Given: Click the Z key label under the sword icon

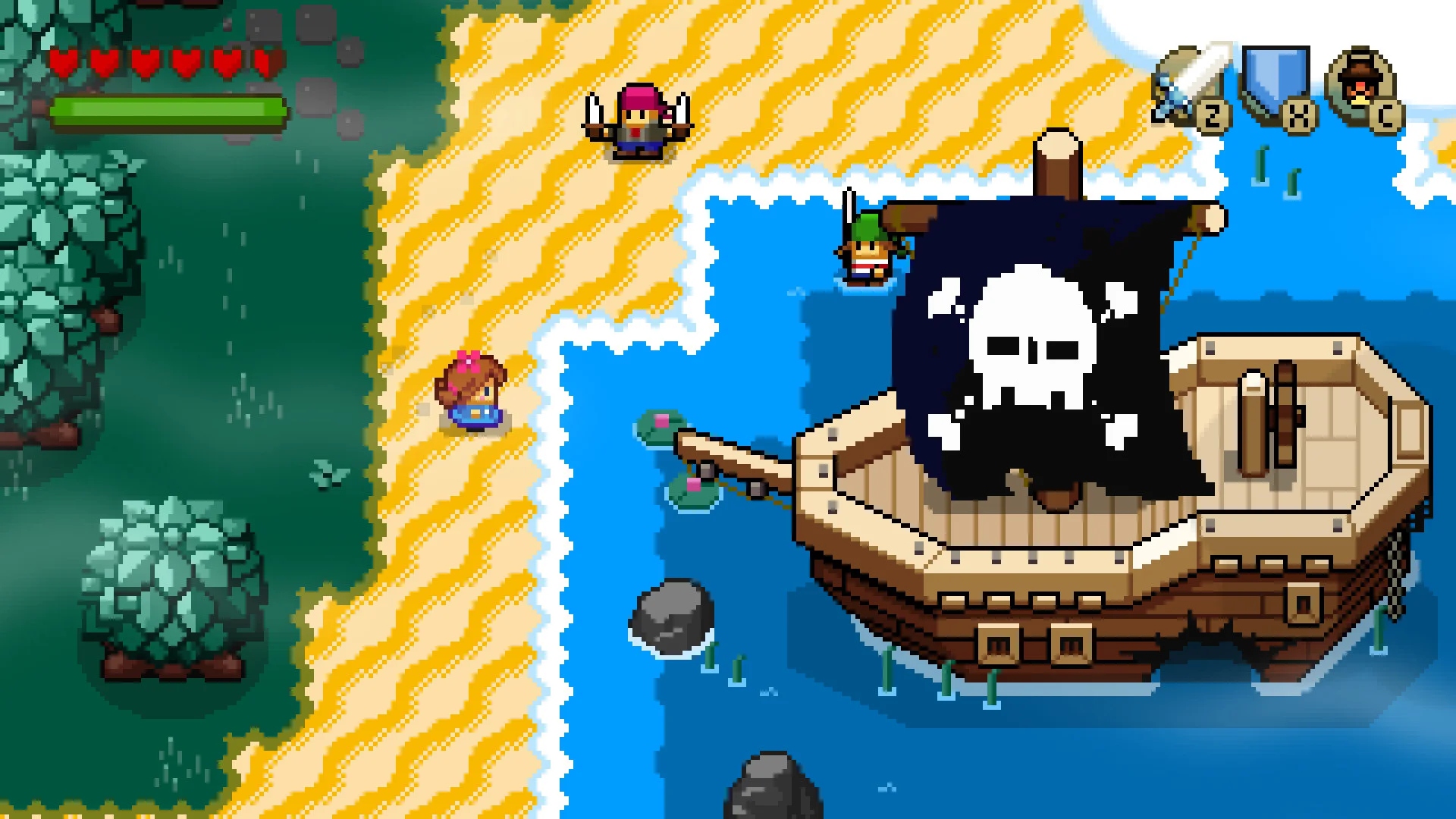Looking at the screenshot, I should click(1213, 115).
